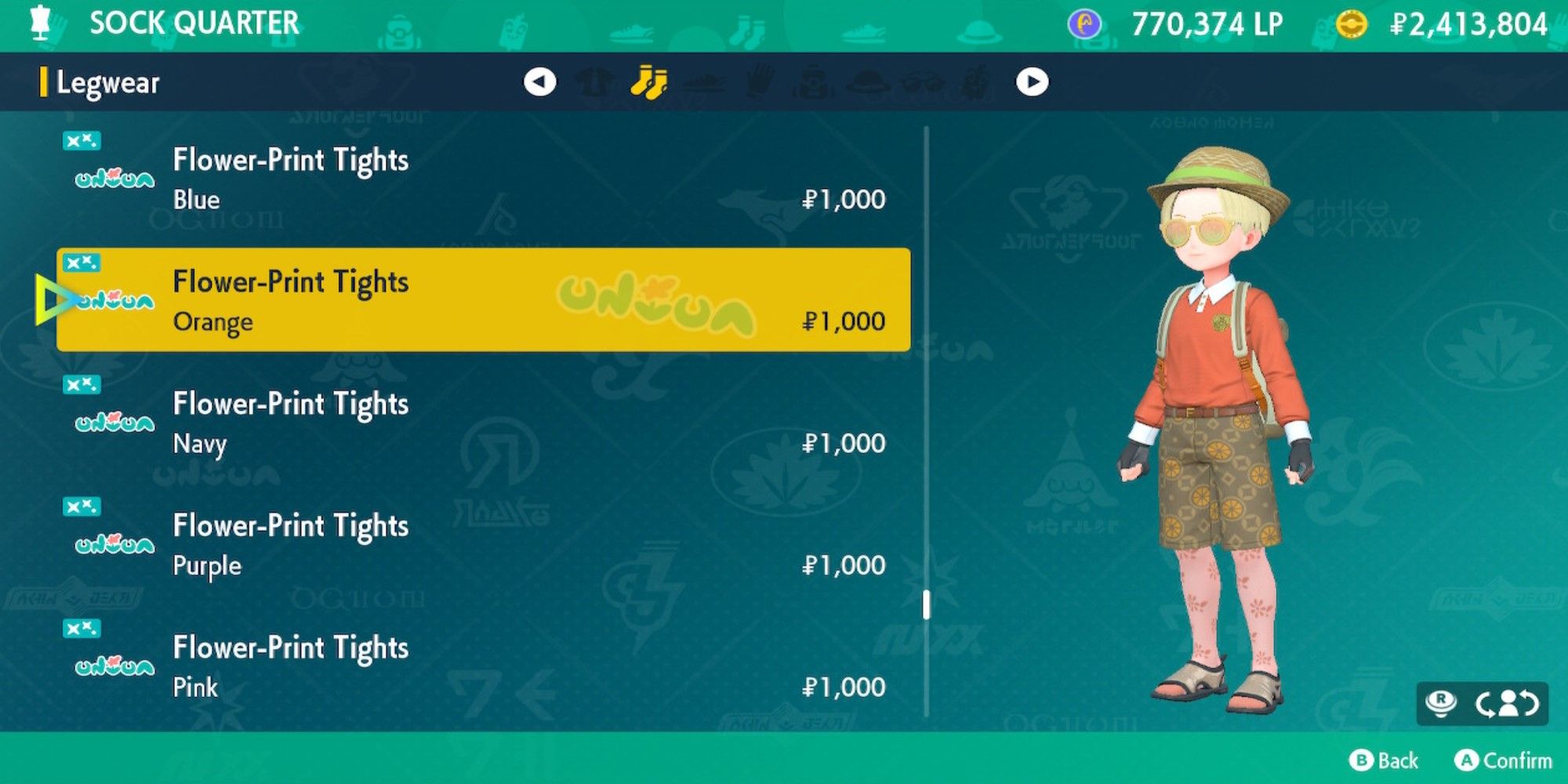The width and height of the screenshot is (1568, 784).
Task: Open the footwear category icon
Action: (702, 82)
